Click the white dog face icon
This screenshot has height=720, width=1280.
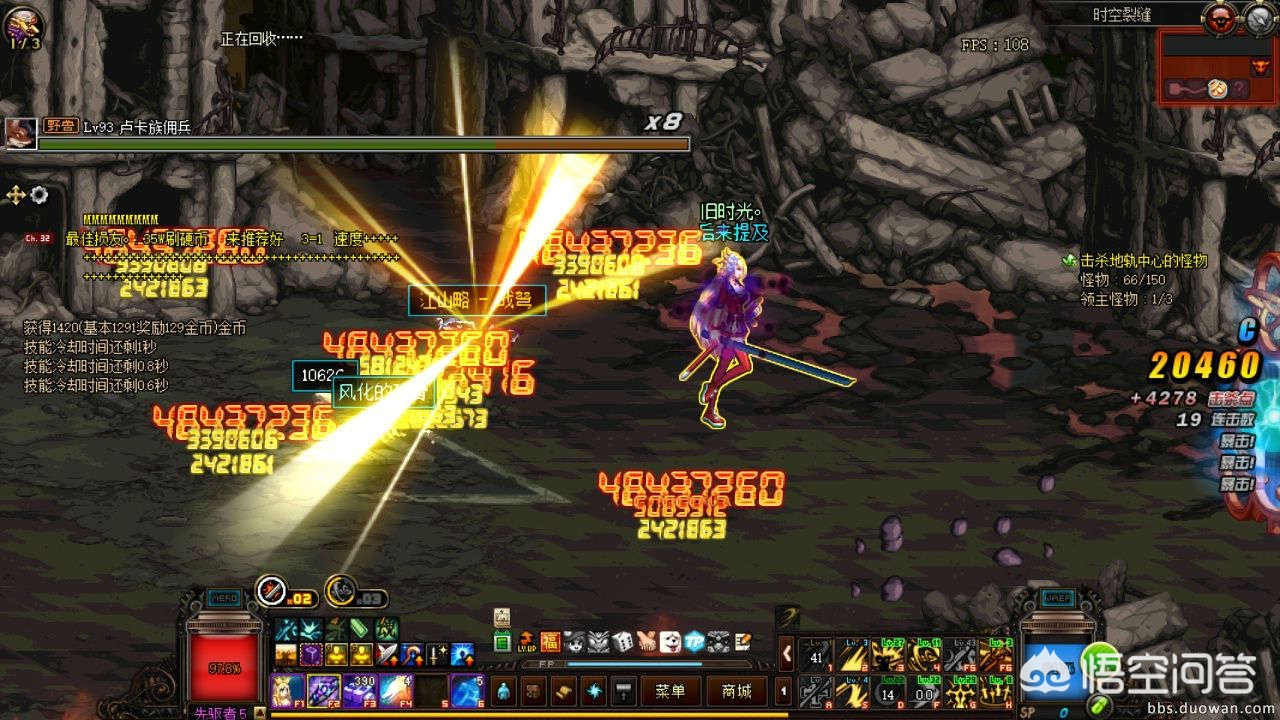tap(670, 641)
